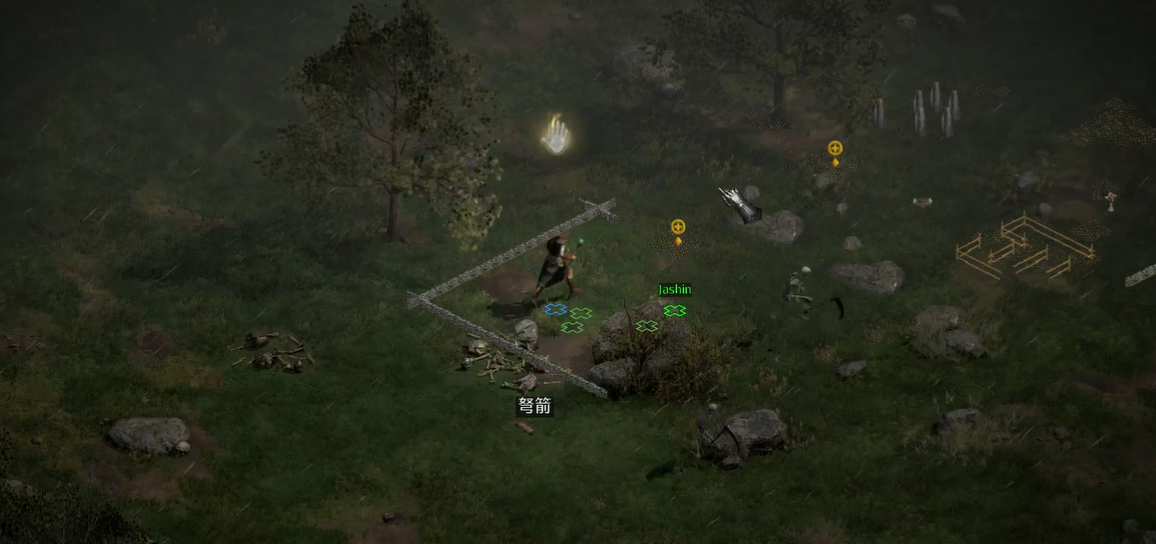Pick up the 弩箭 item label
This screenshot has width=1156, height=544.
(534, 406)
